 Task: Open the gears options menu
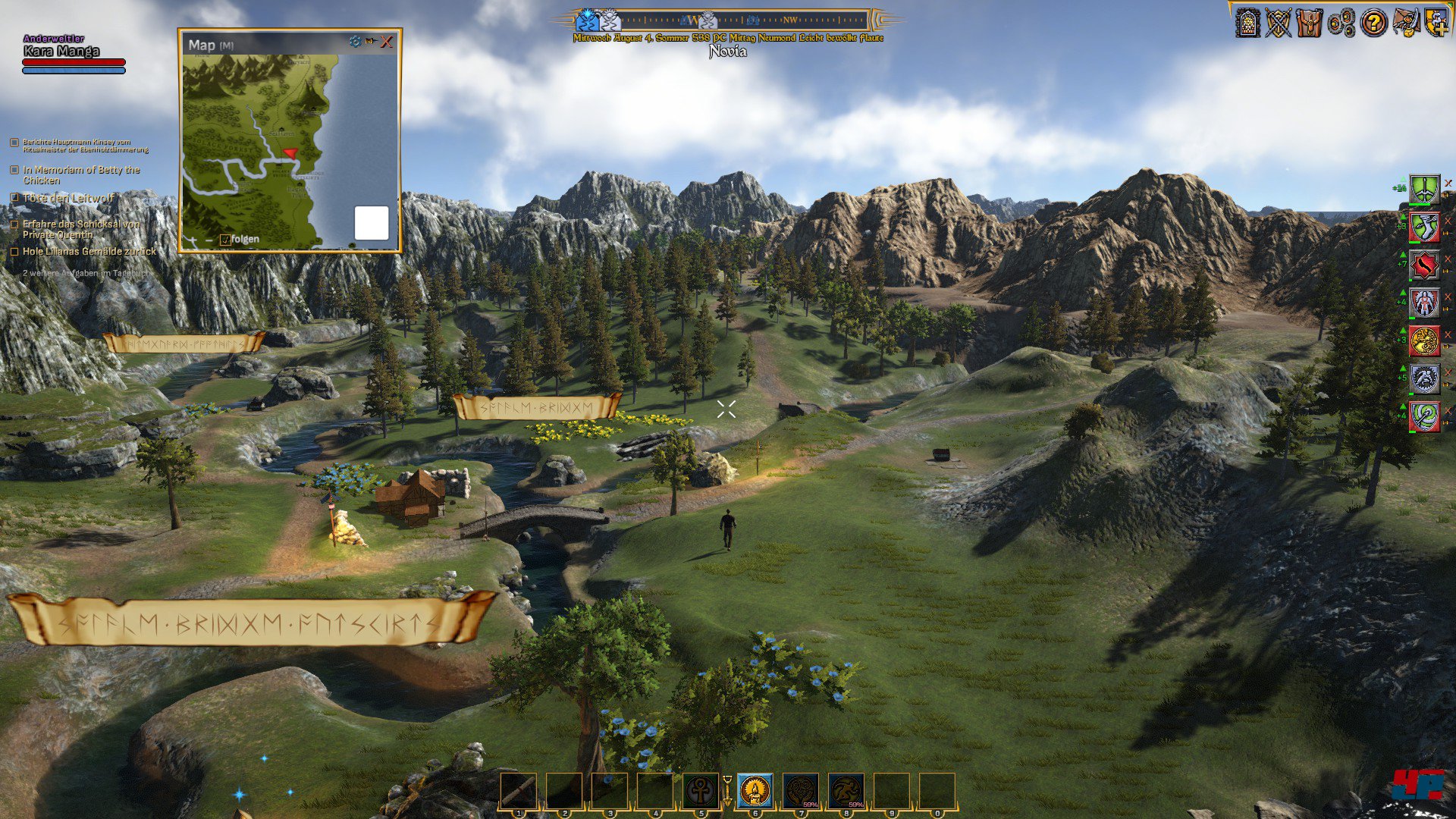(1341, 23)
